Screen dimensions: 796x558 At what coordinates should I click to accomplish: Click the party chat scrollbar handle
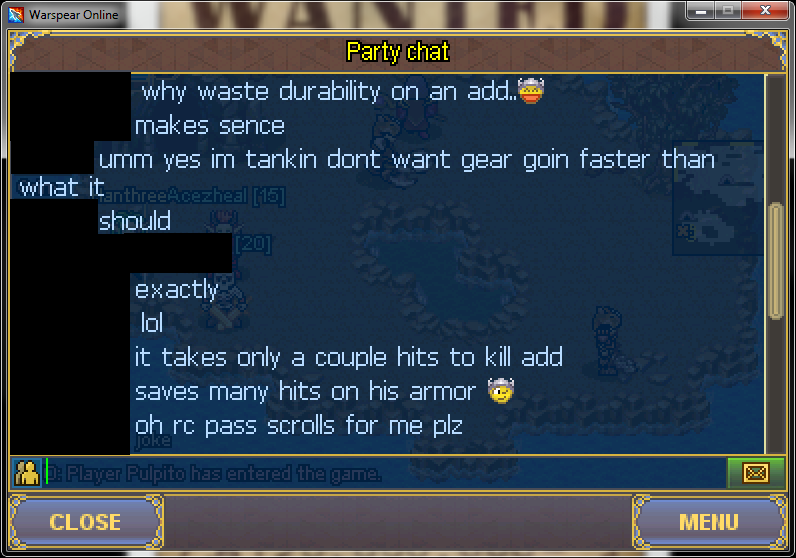tap(776, 261)
